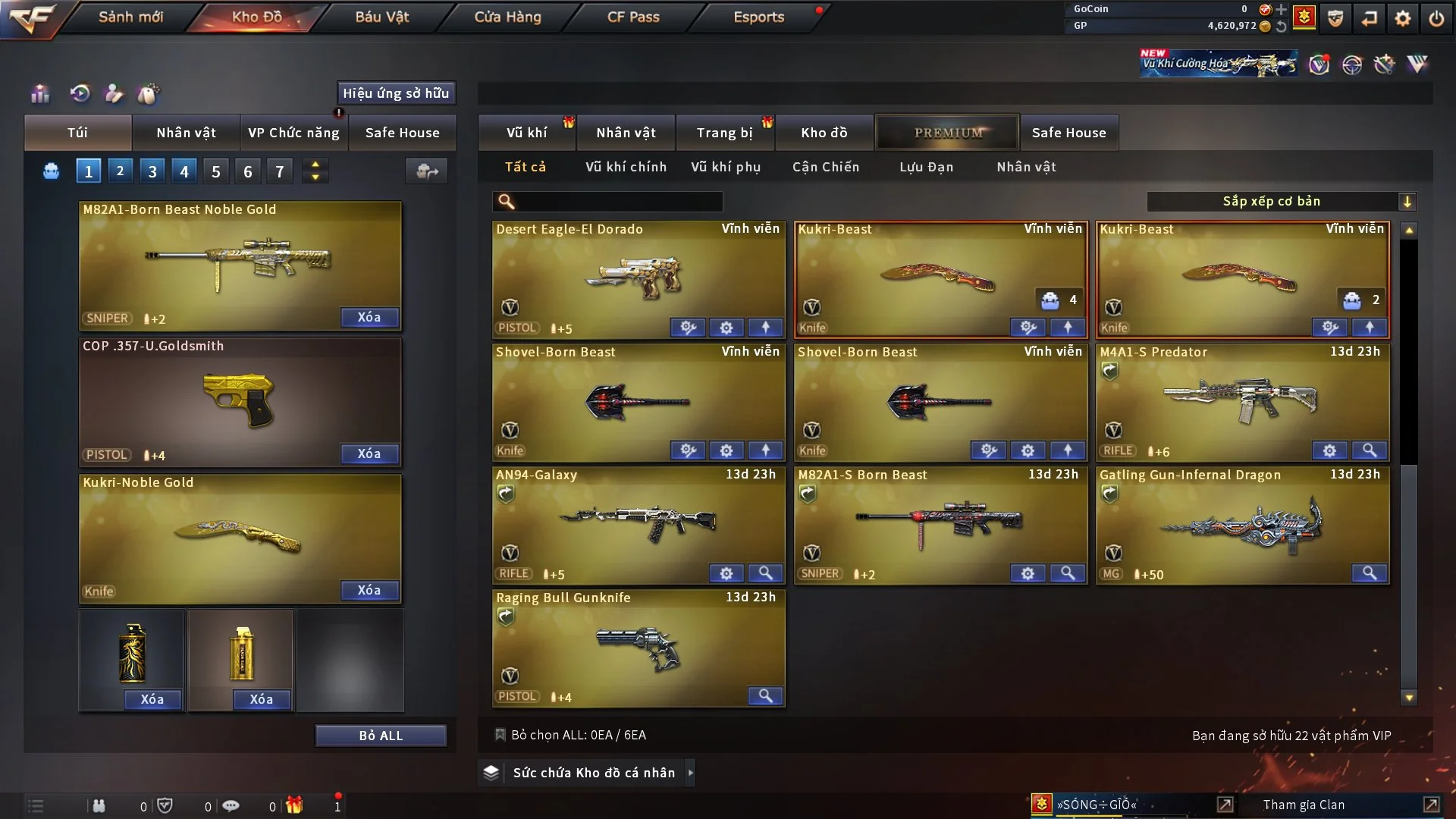
Task: Open the Sắp xếp cơ bản dropdown
Action: pyautogui.click(x=1281, y=202)
